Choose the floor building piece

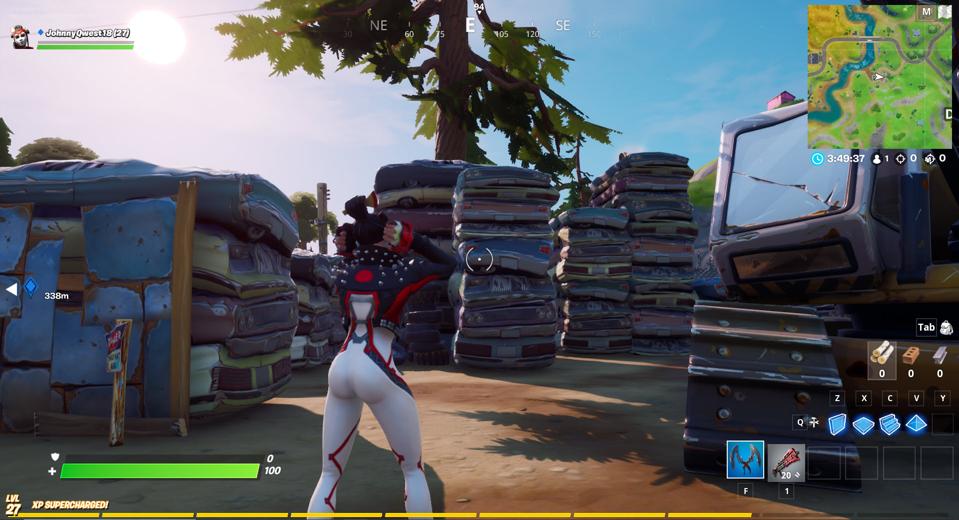[863, 424]
